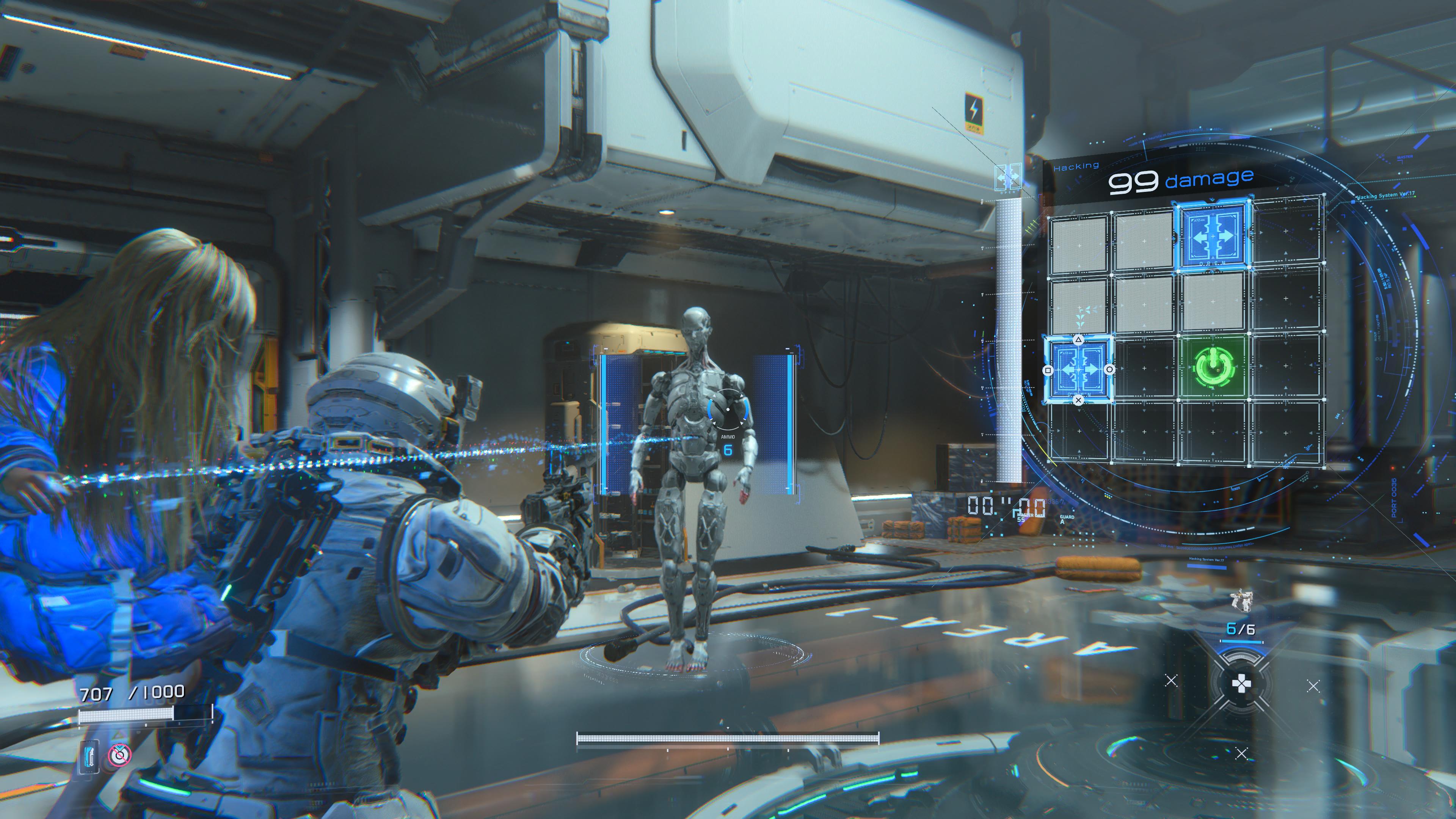The image size is (1456, 819).
Task: Select the white pistol weapon icon
Action: [x=1243, y=600]
